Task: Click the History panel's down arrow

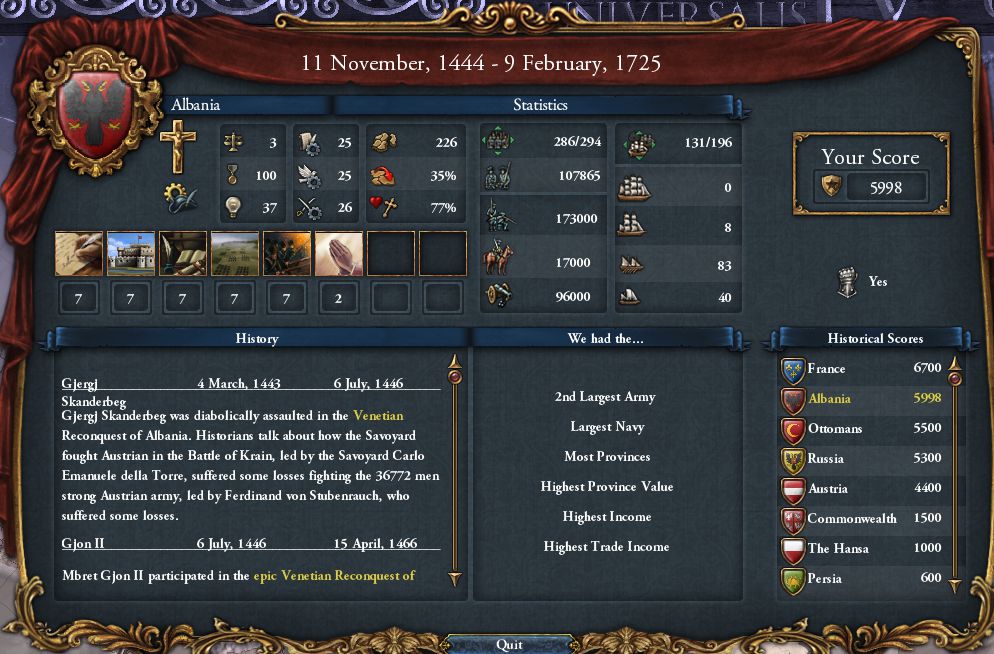Action: click(x=455, y=578)
